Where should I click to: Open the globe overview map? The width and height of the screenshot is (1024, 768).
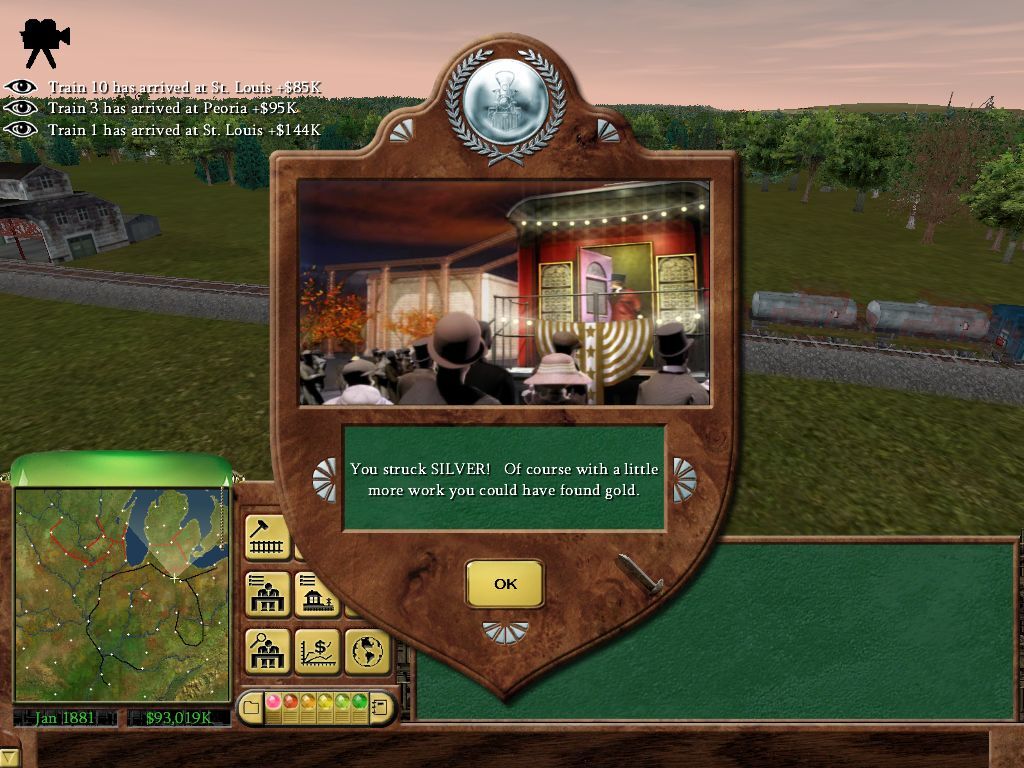click(366, 651)
